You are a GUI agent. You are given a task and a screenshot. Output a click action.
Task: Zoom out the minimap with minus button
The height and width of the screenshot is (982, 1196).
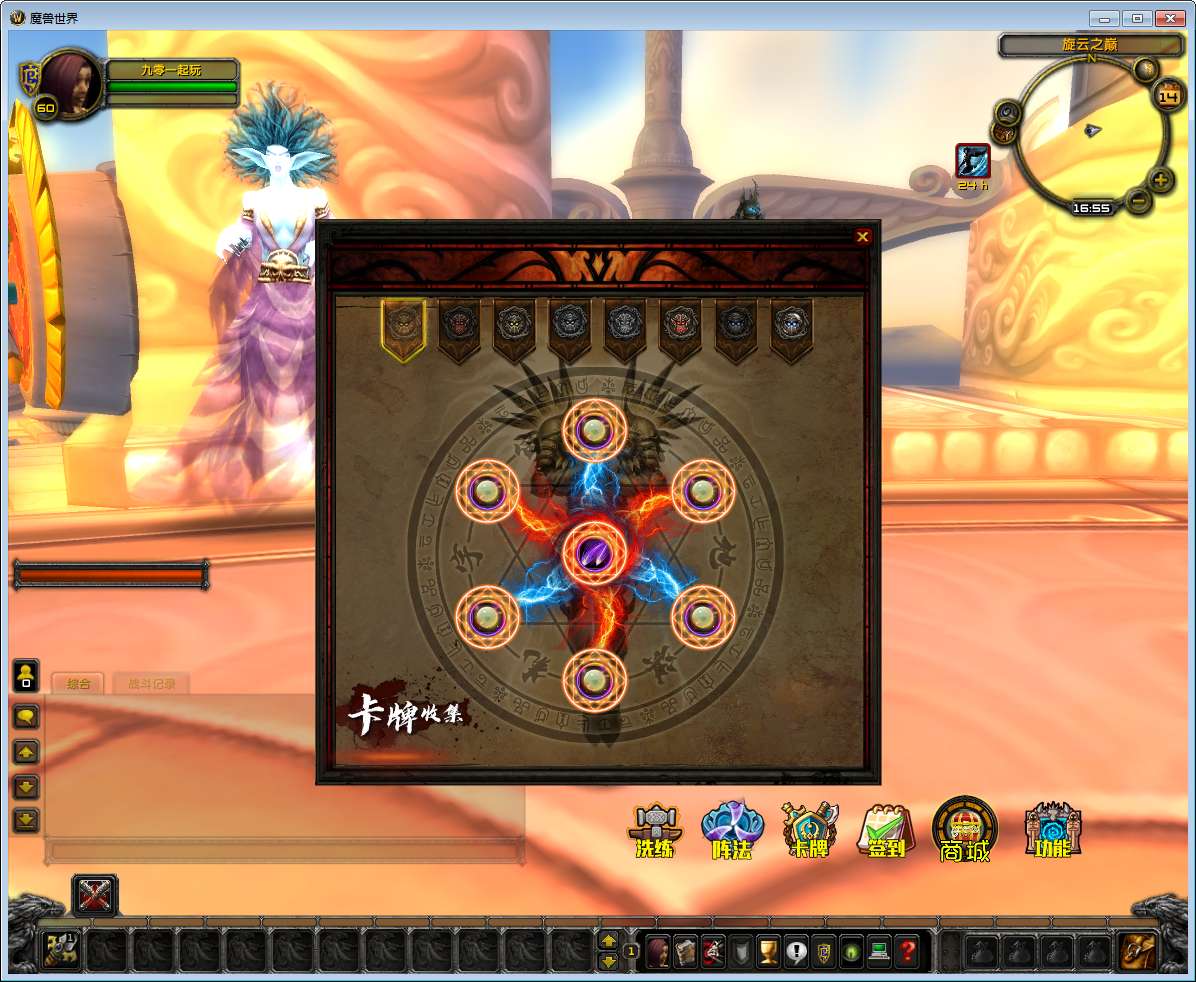pyautogui.click(x=1138, y=200)
